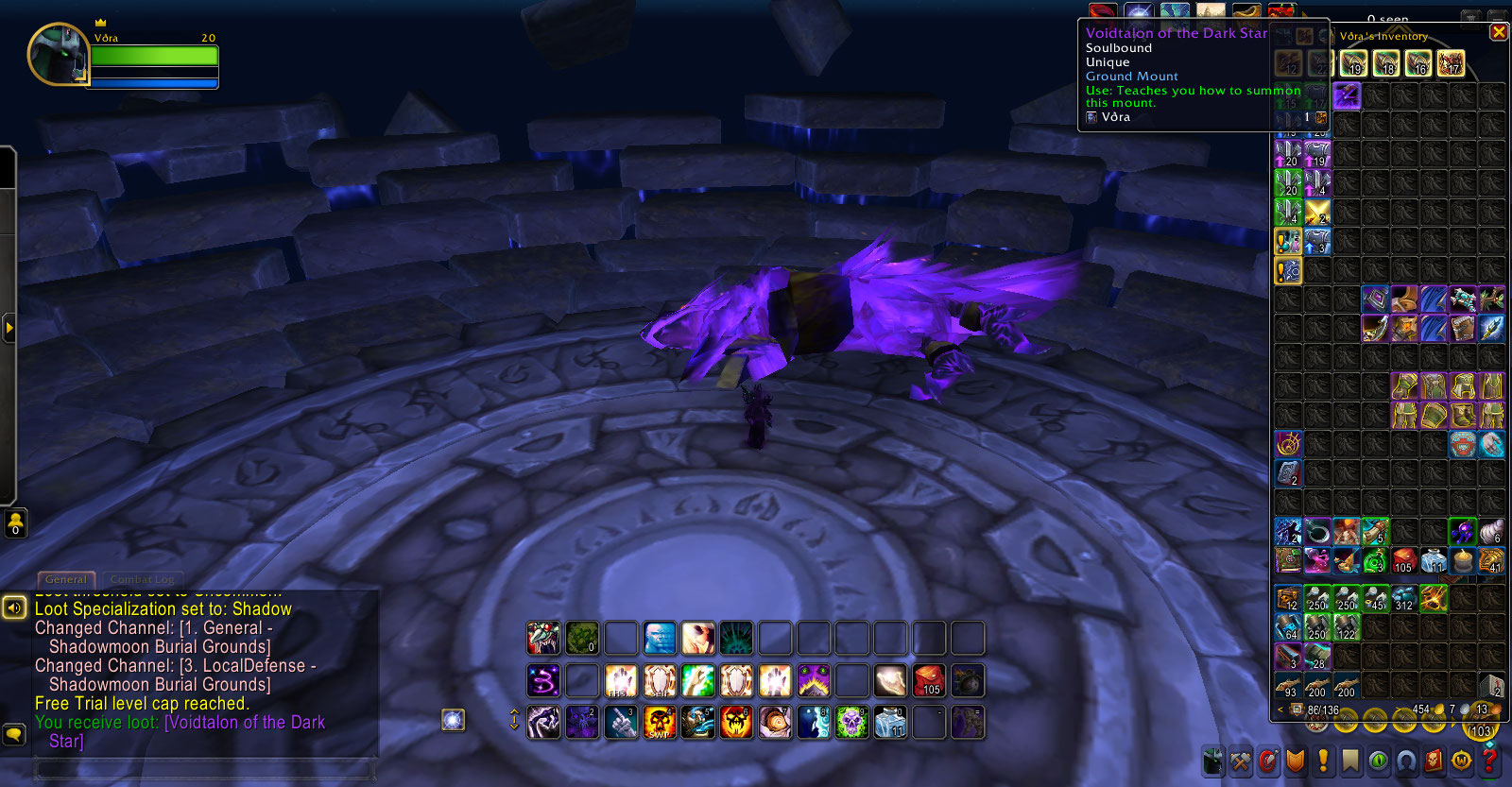
Task: Open the chat speech bubble button
Action: pyautogui.click(x=14, y=733)
